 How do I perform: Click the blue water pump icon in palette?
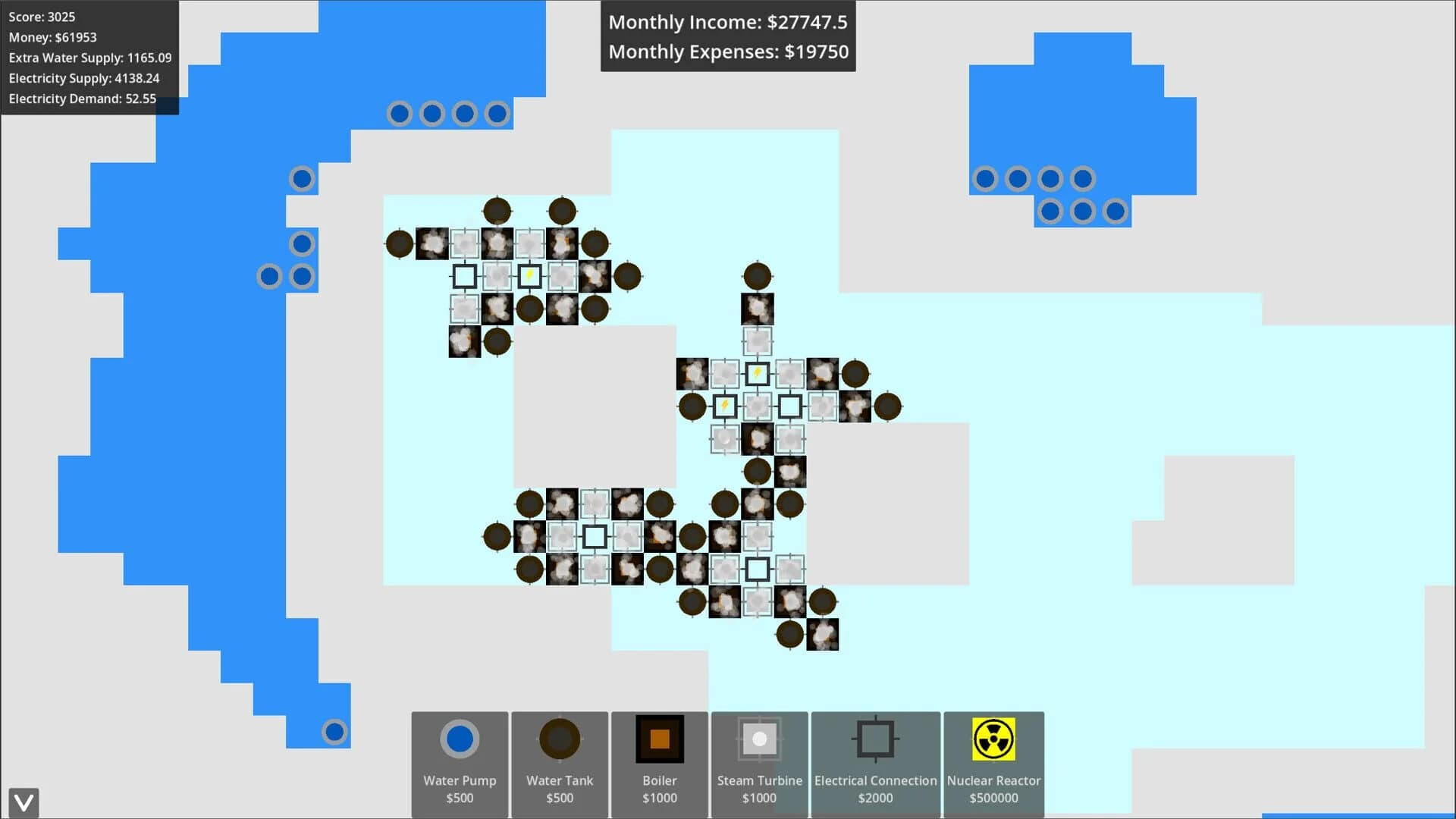[x=460, y=738]
